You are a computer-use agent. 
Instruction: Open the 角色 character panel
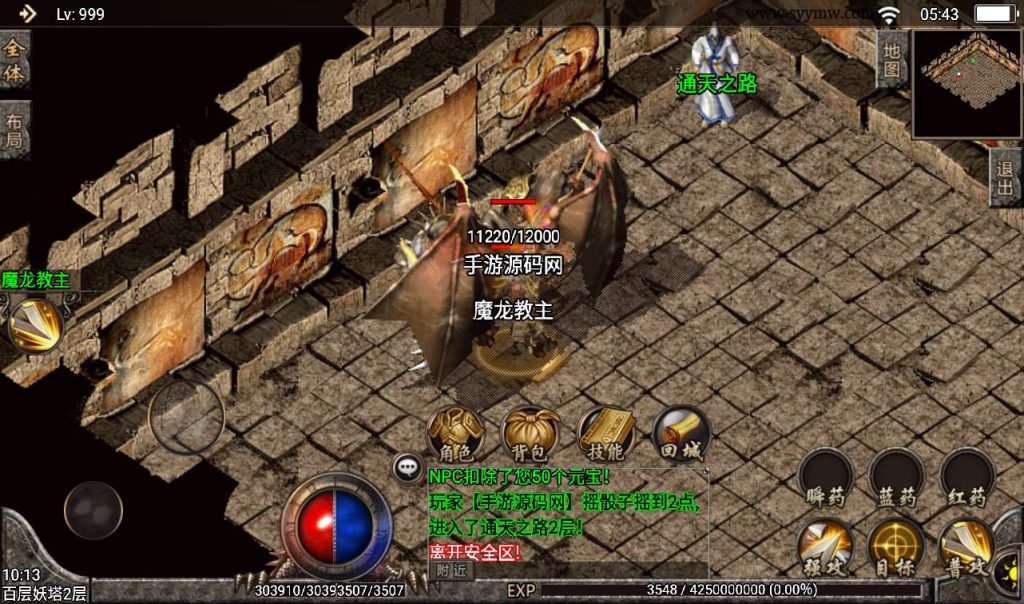coord(455,435)
